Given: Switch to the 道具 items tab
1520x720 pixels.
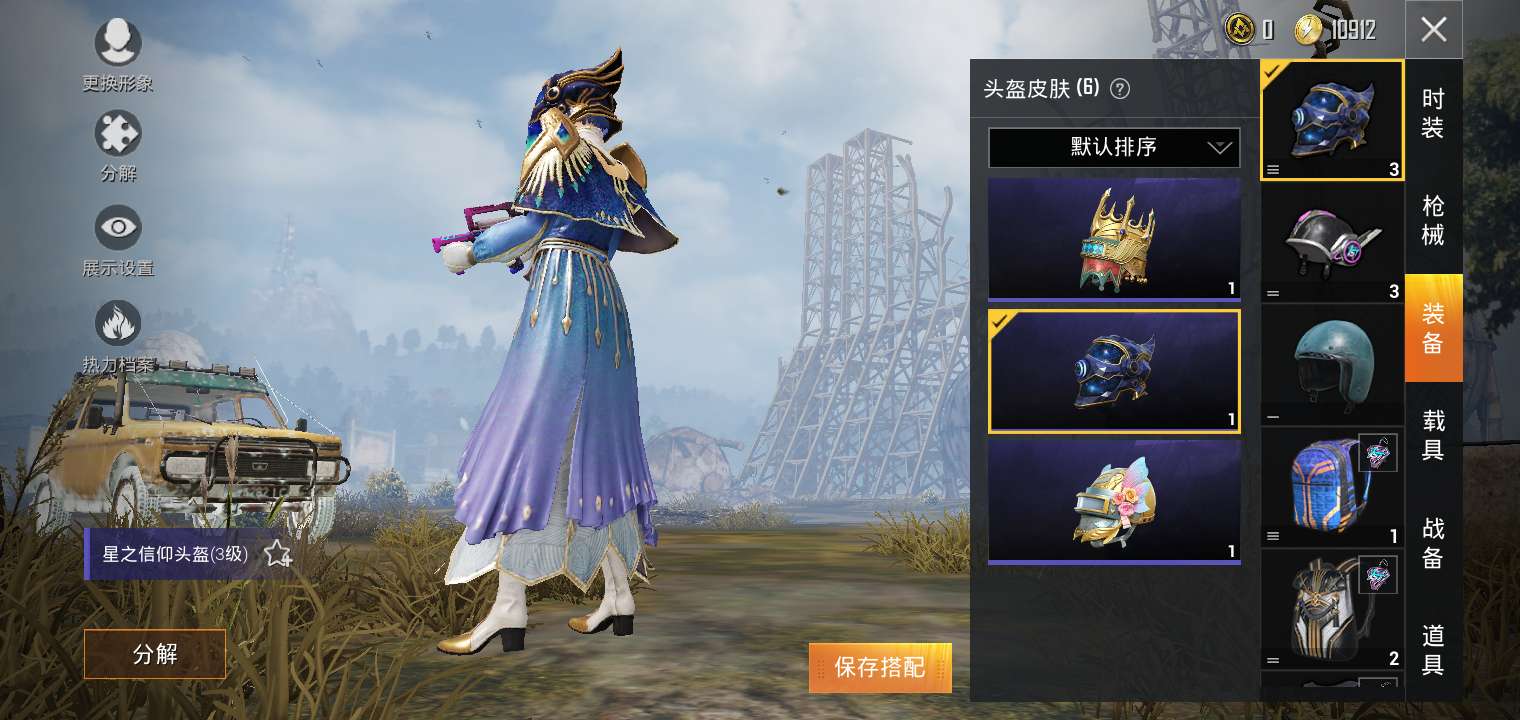Looking at the screenshot, I should click(1433, 649).
